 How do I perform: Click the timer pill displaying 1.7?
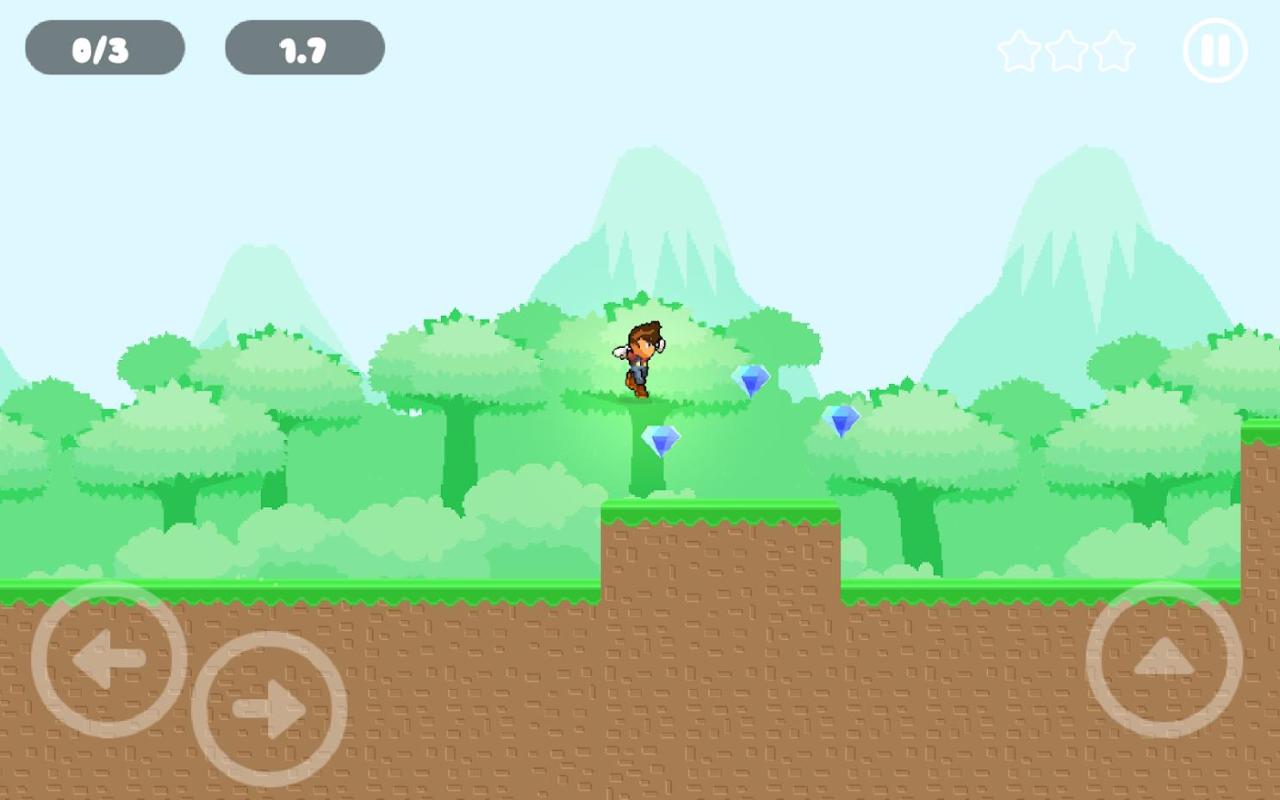tap(305, 46)
